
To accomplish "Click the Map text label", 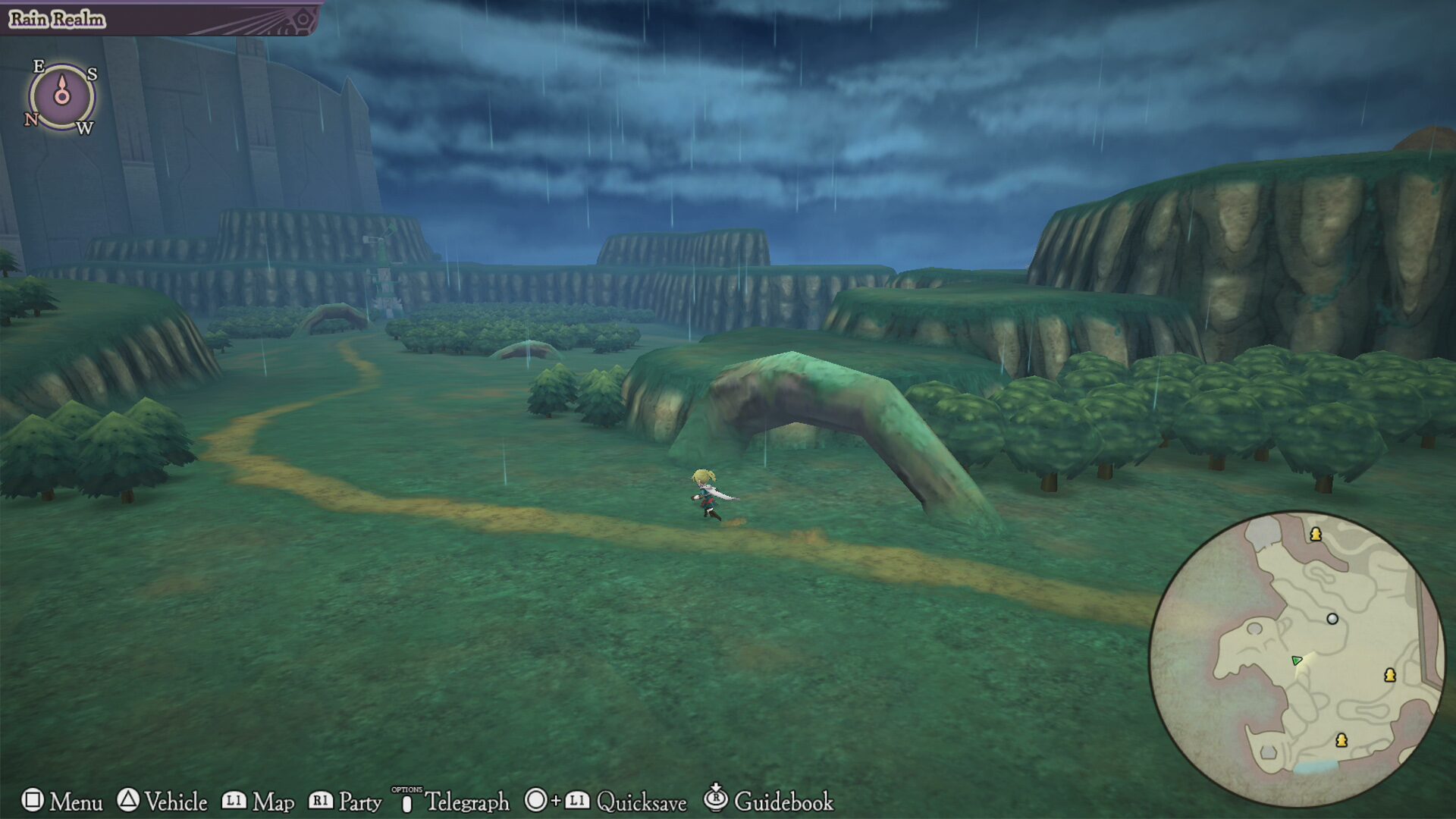I will pyautogui.click(x=275, y=802).
